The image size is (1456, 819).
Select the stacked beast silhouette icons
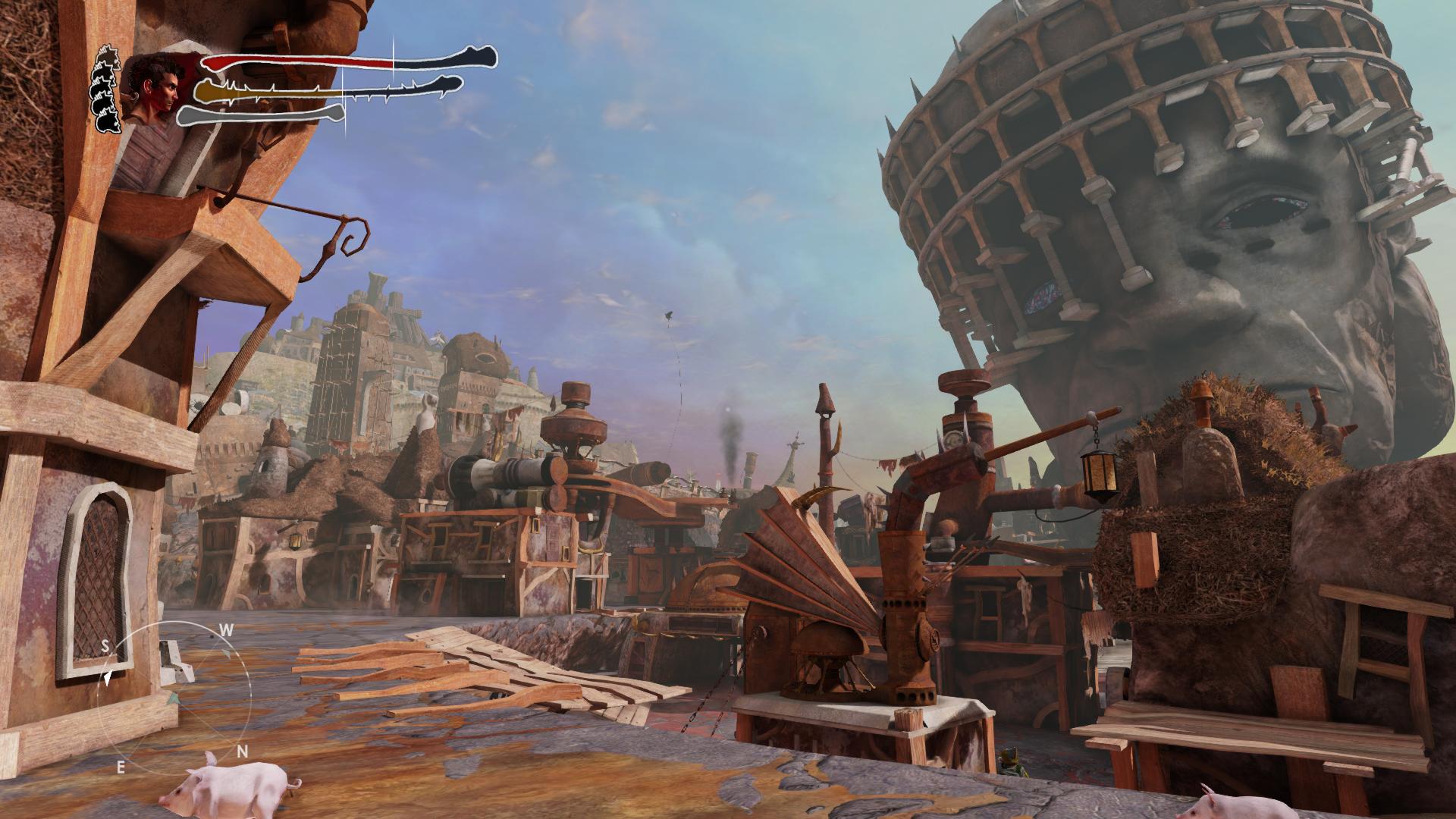[x=107, y=89]
